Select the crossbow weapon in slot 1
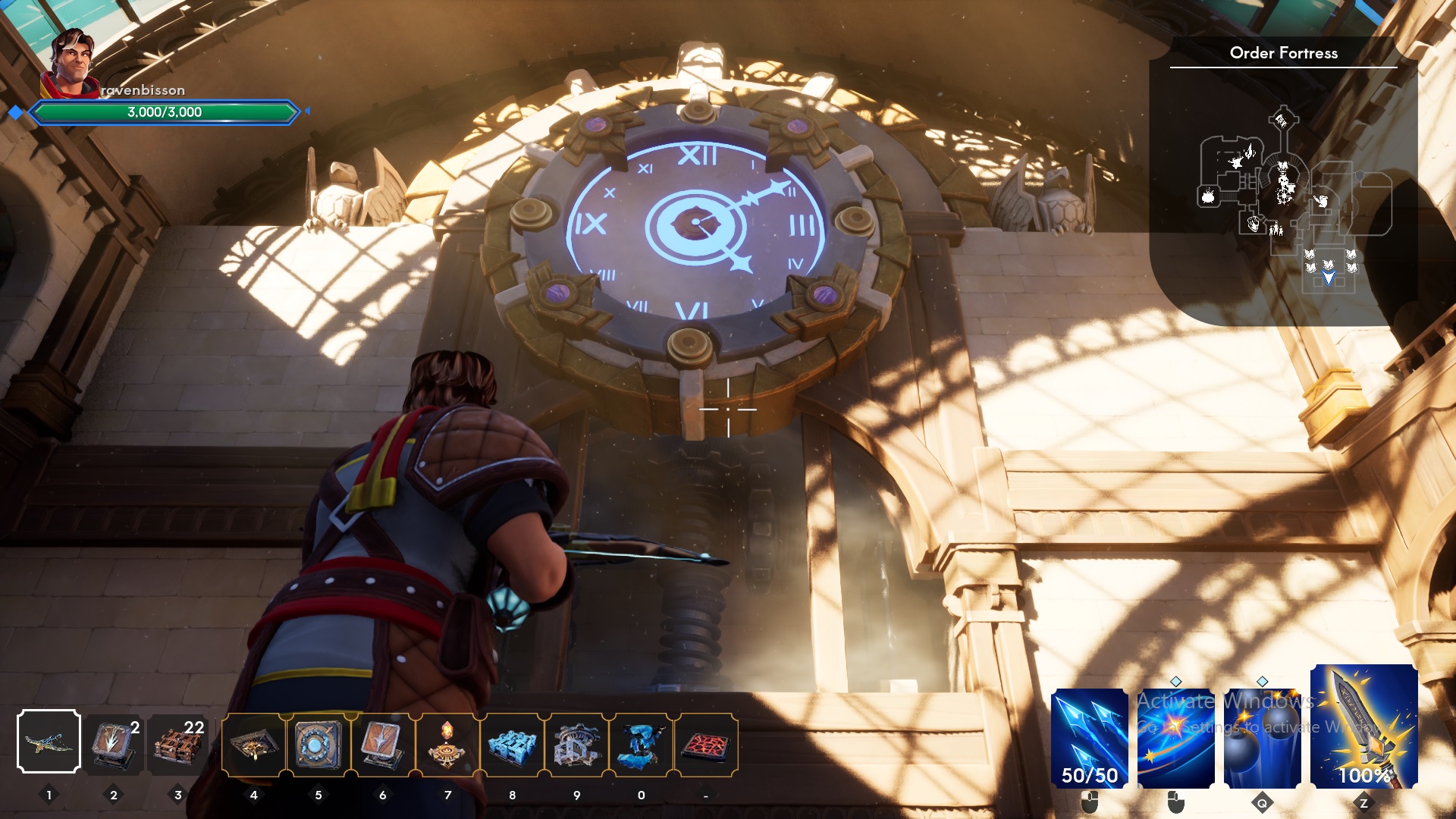Screen dimensions: 1456x819 [x=50, y=742]
